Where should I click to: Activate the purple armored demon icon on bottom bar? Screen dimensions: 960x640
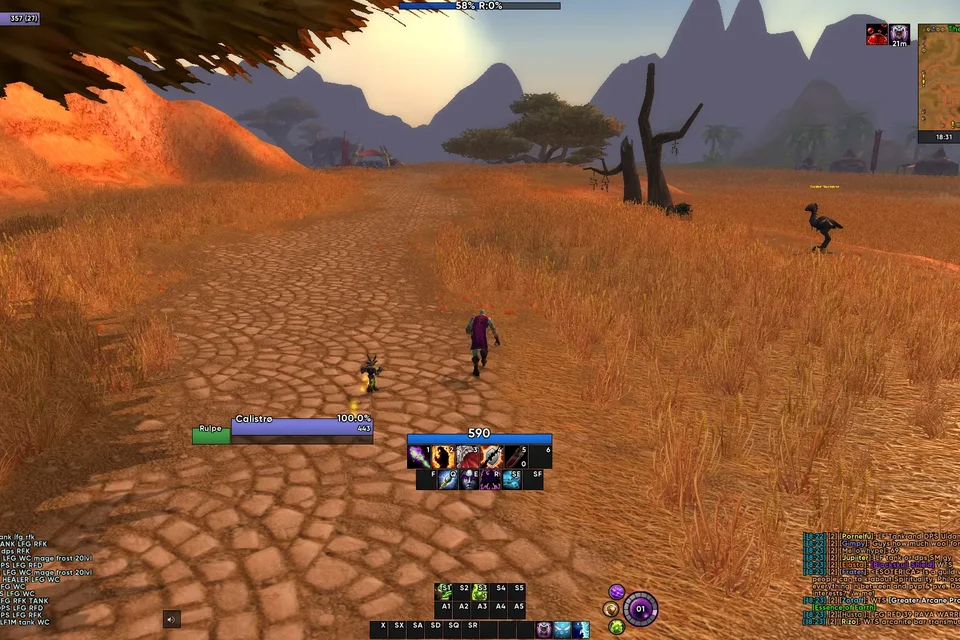[x=544, y=630]
